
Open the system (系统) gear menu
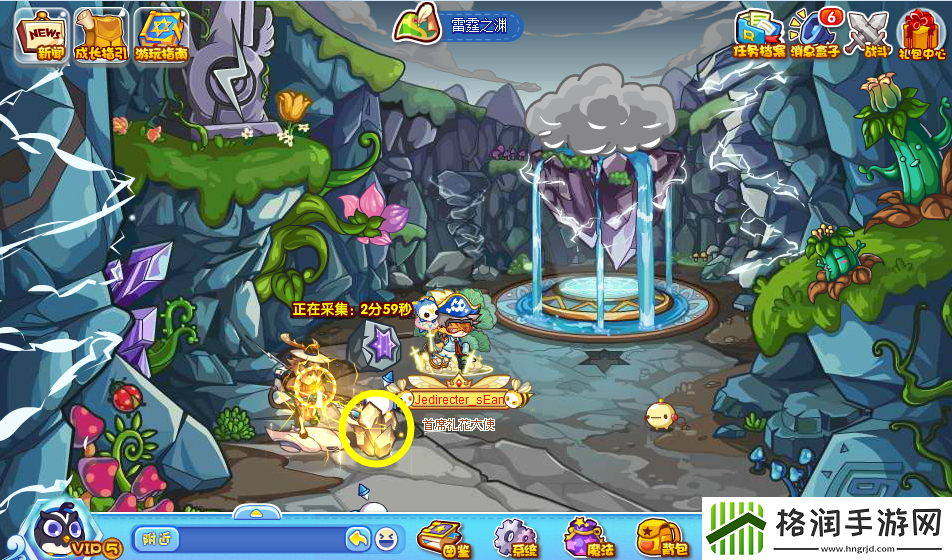point(514,537)
